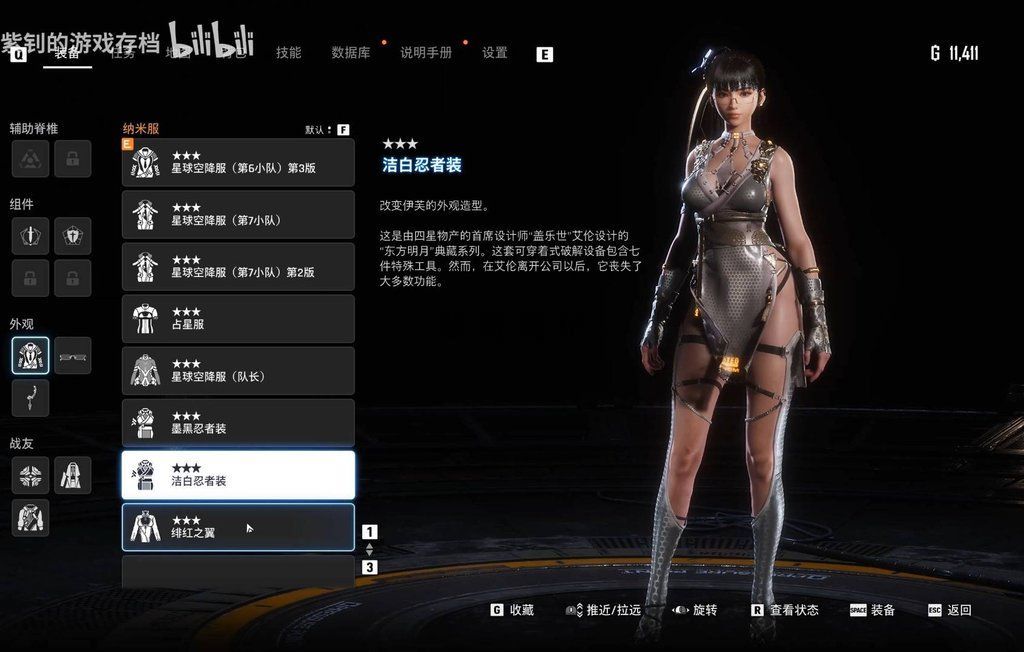The image size is (1024, 652).
Task: Select the 洁白忍者装 nano suit
Action: tap(238, 475)
